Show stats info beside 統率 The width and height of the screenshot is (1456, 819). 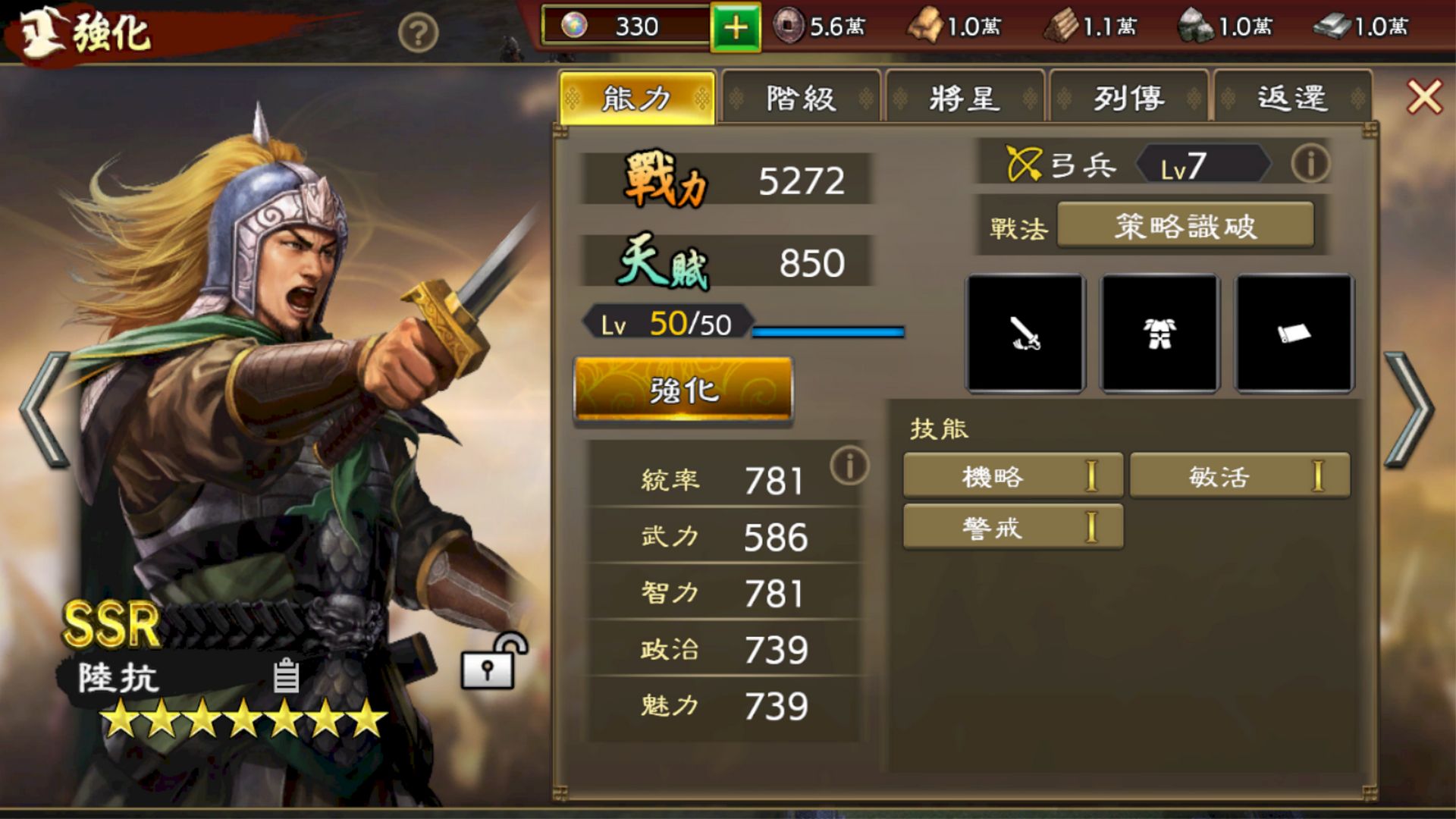(849, 466)
